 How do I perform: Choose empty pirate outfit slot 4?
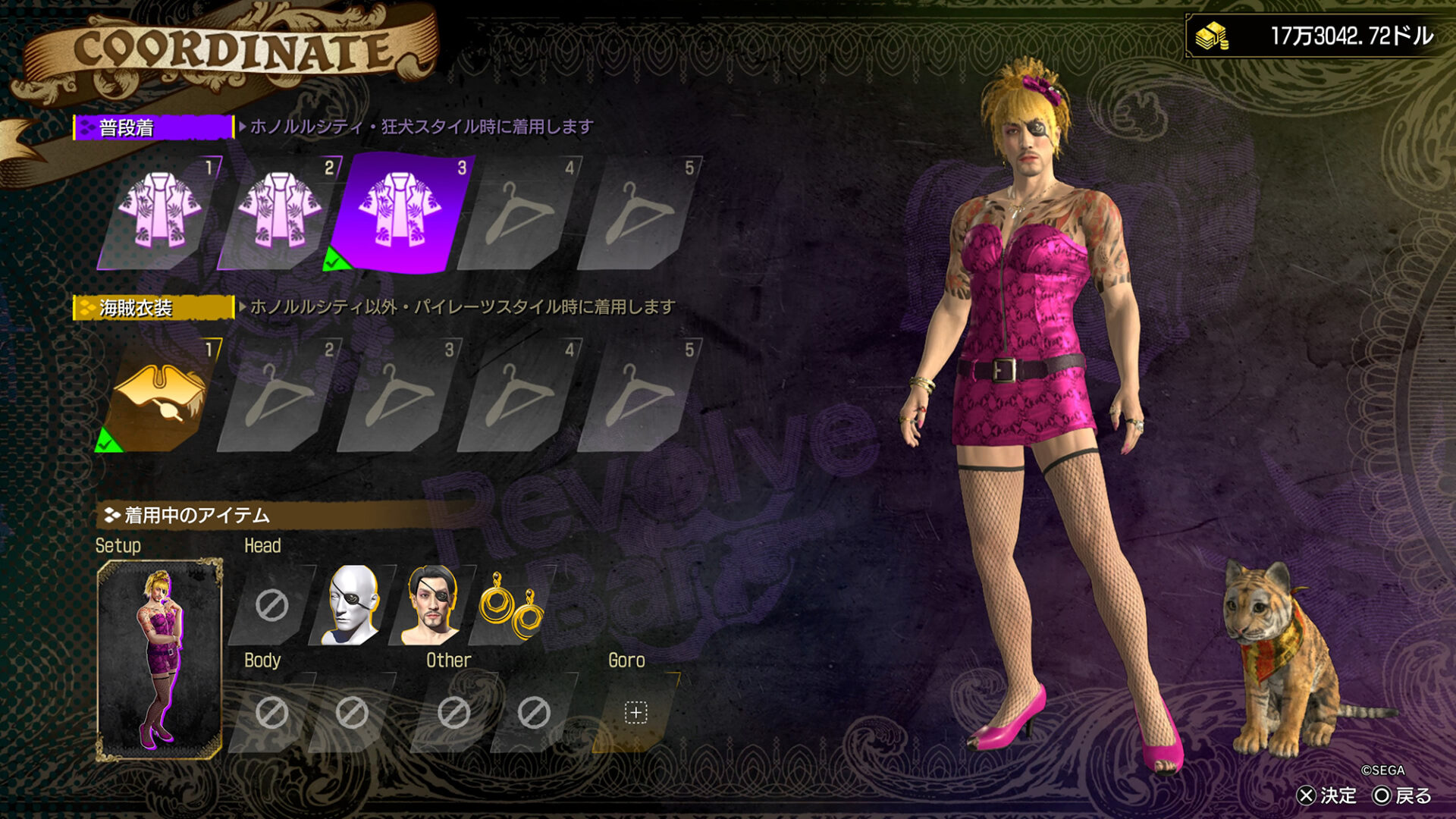point(519,395)
